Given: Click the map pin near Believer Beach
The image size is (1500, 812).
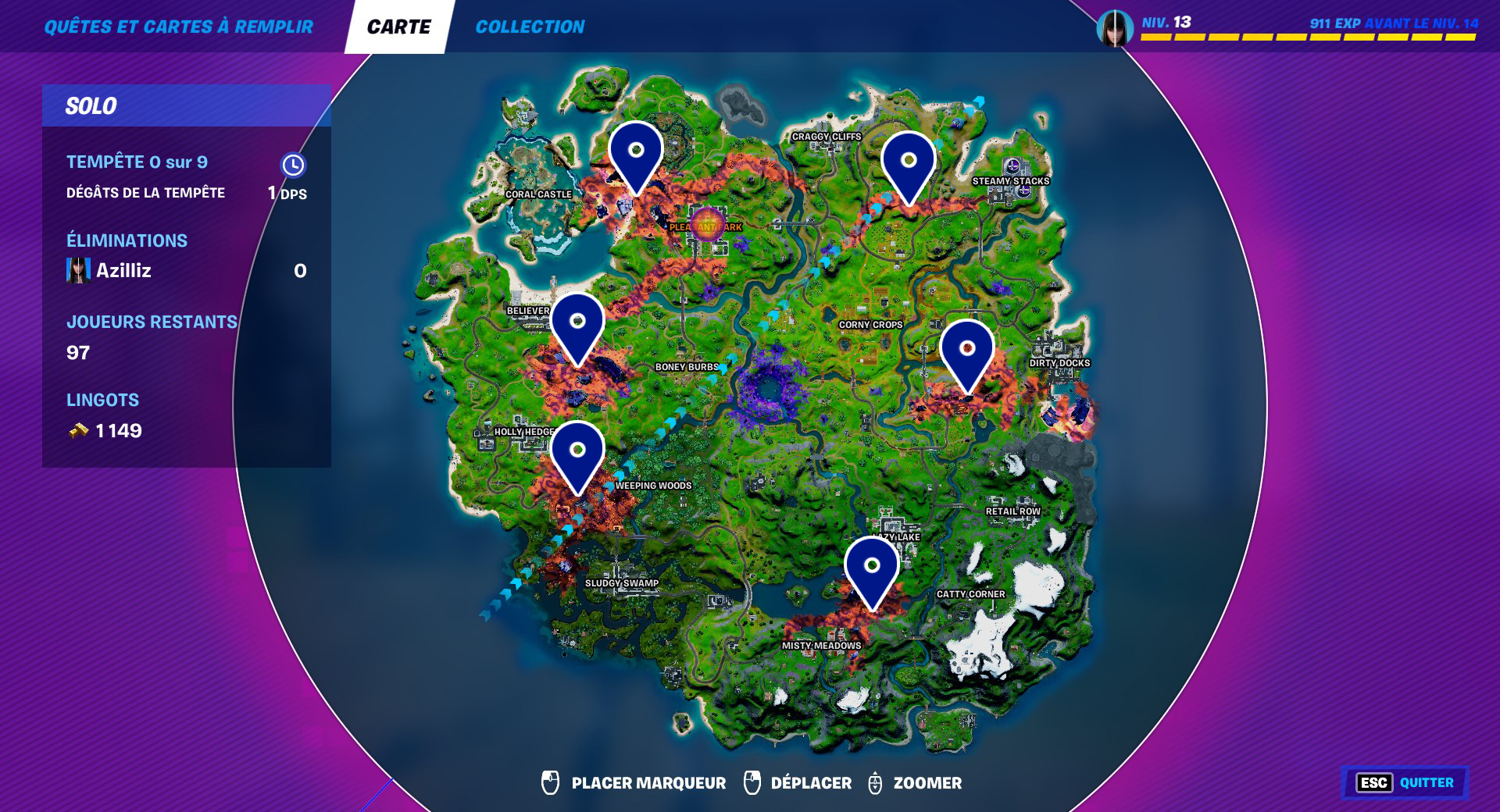Looking at the screenshot, I should point(577,320).
